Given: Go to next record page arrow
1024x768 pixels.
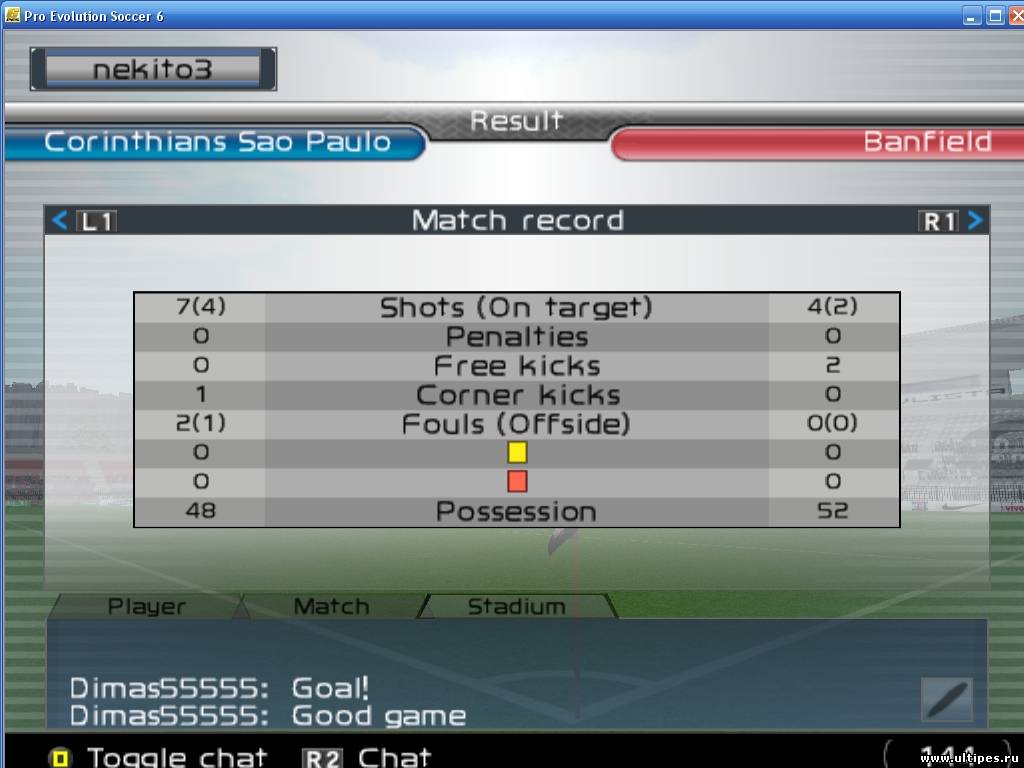Looking at the screenshot, I should (x=975, y=221).
